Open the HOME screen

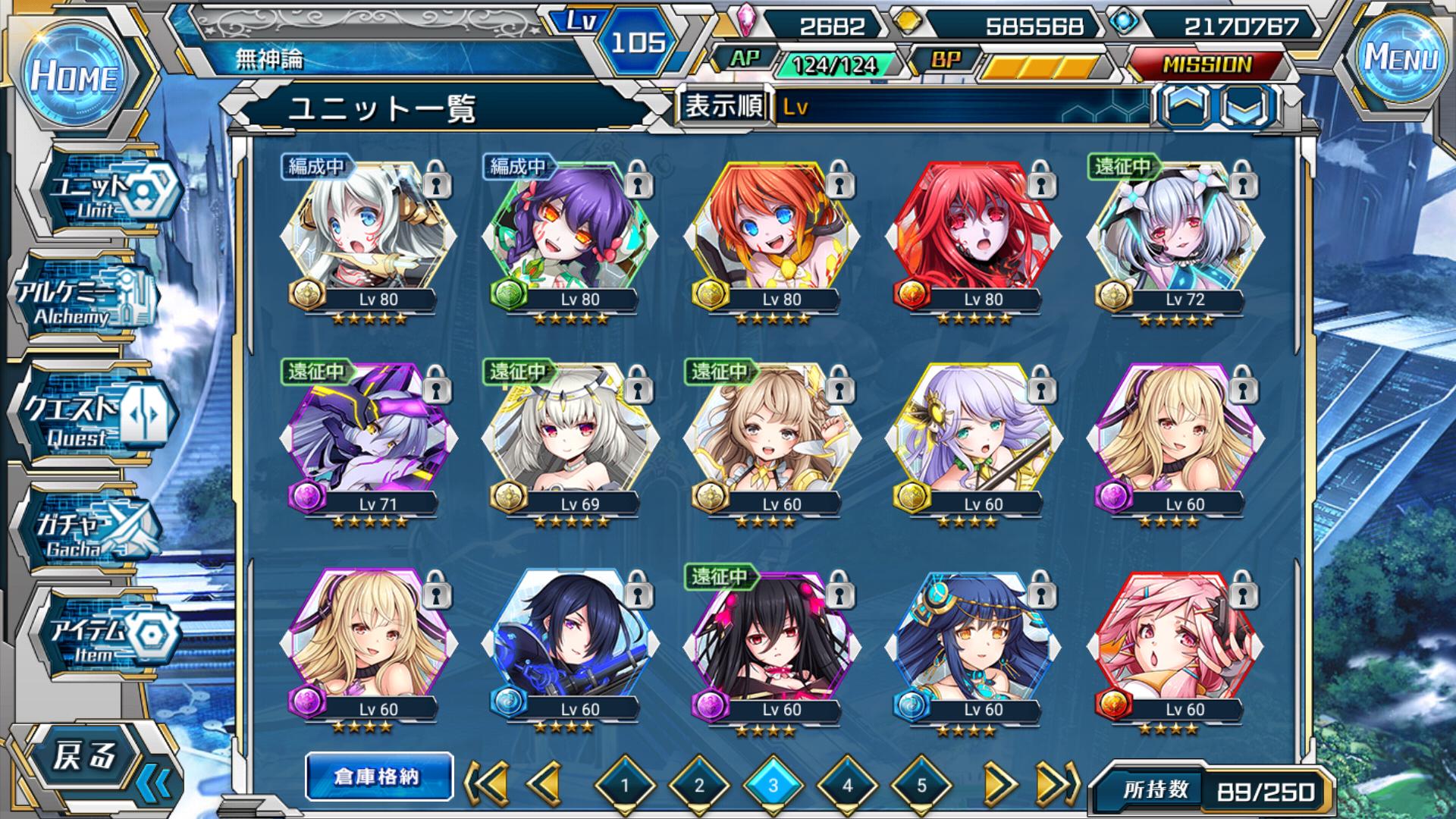pos(74,76)
